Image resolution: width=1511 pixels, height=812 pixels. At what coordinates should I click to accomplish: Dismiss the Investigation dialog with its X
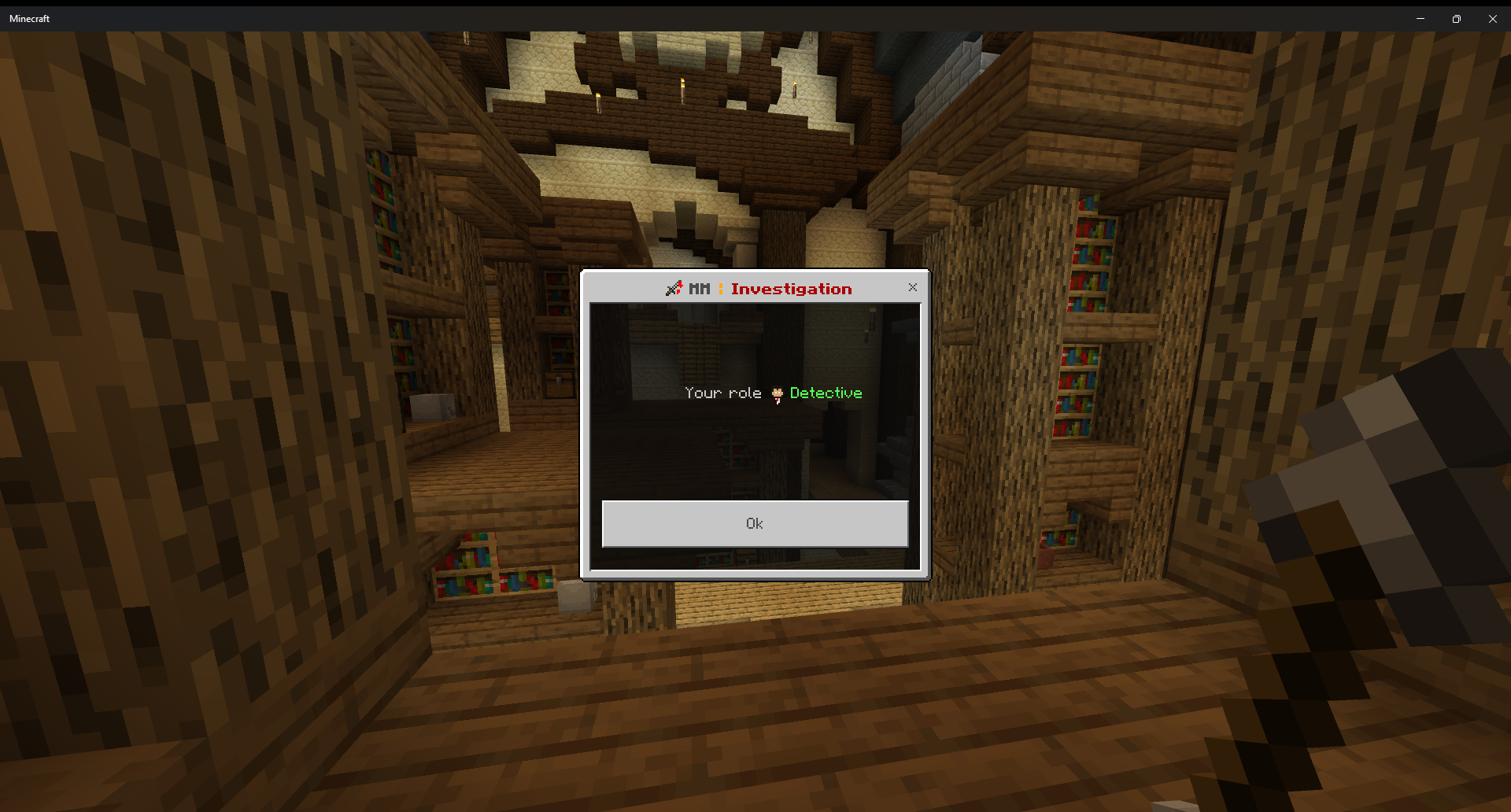pos(912,287)
